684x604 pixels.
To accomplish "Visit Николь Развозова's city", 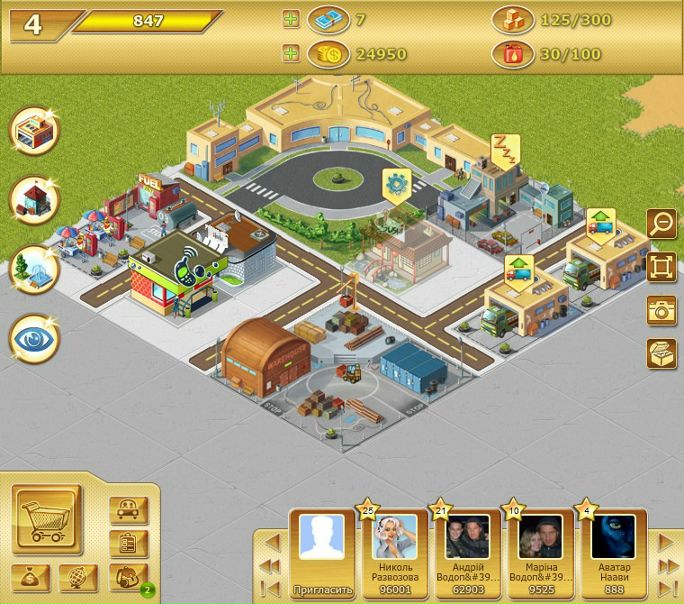I will point(394,552).
